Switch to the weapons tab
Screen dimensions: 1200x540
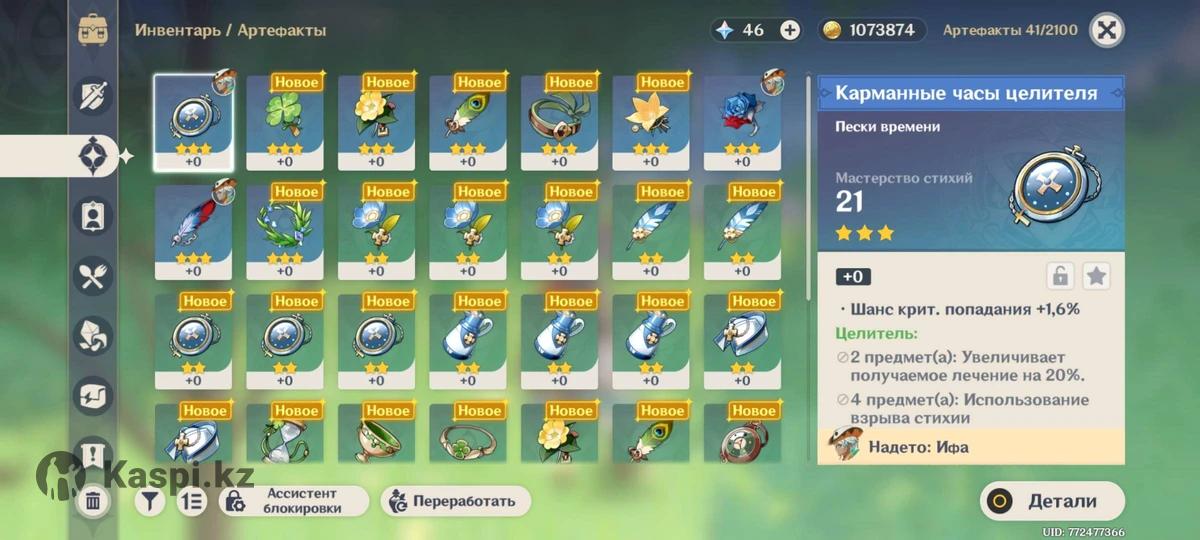(x=94, y=97)
